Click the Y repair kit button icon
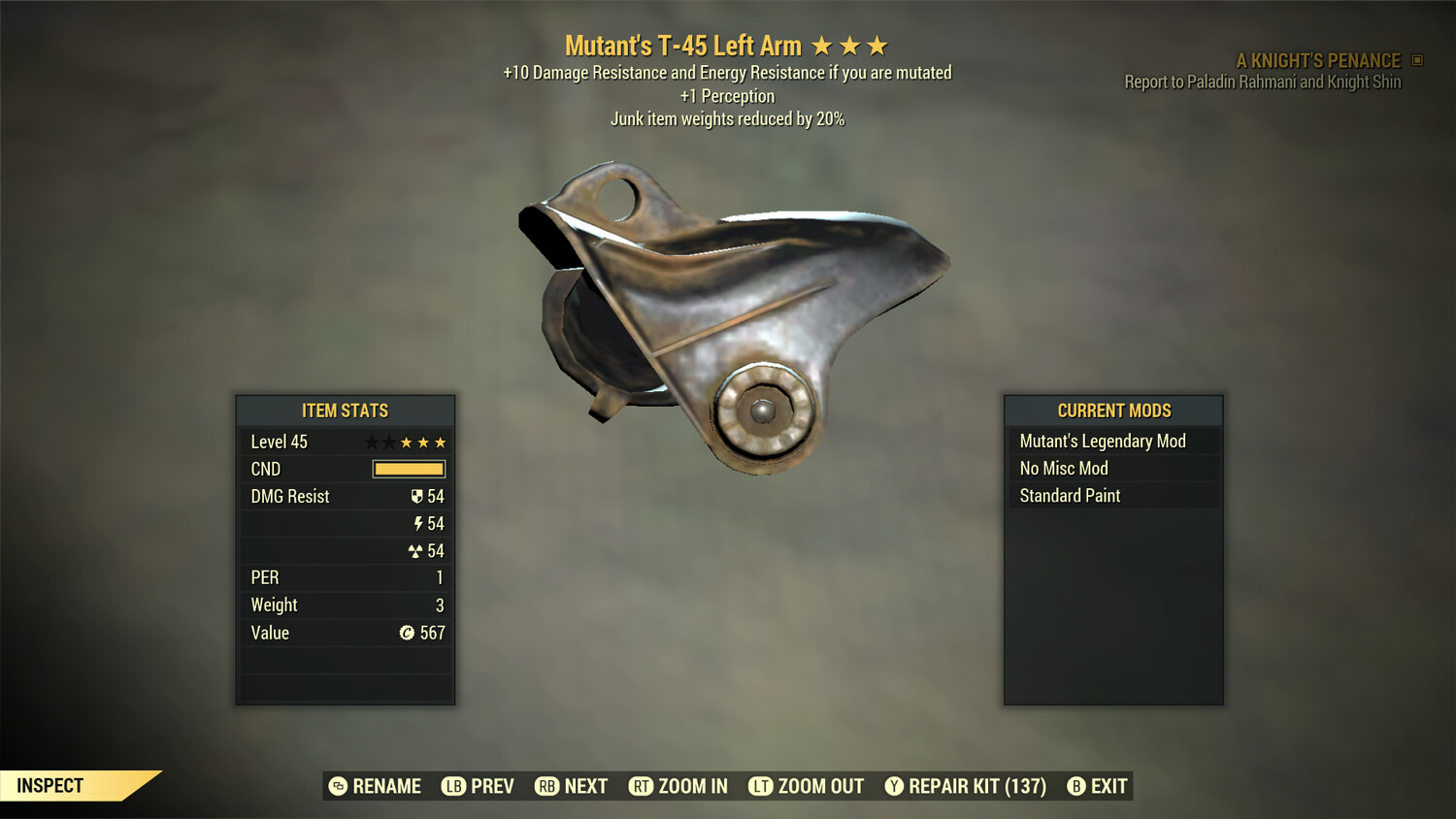 click(x=895, y=786)
